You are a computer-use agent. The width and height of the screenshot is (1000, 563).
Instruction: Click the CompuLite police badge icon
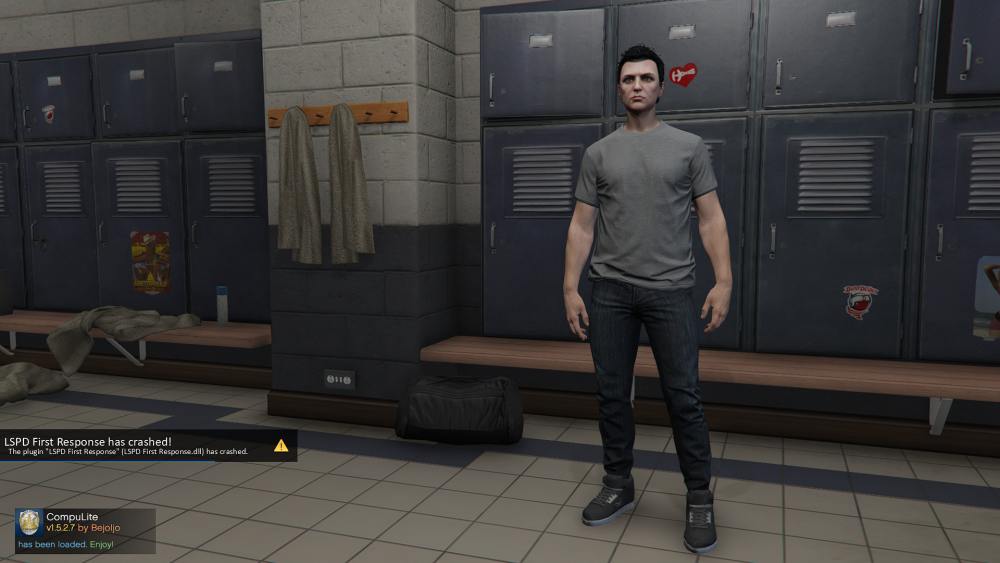point(30,523)
